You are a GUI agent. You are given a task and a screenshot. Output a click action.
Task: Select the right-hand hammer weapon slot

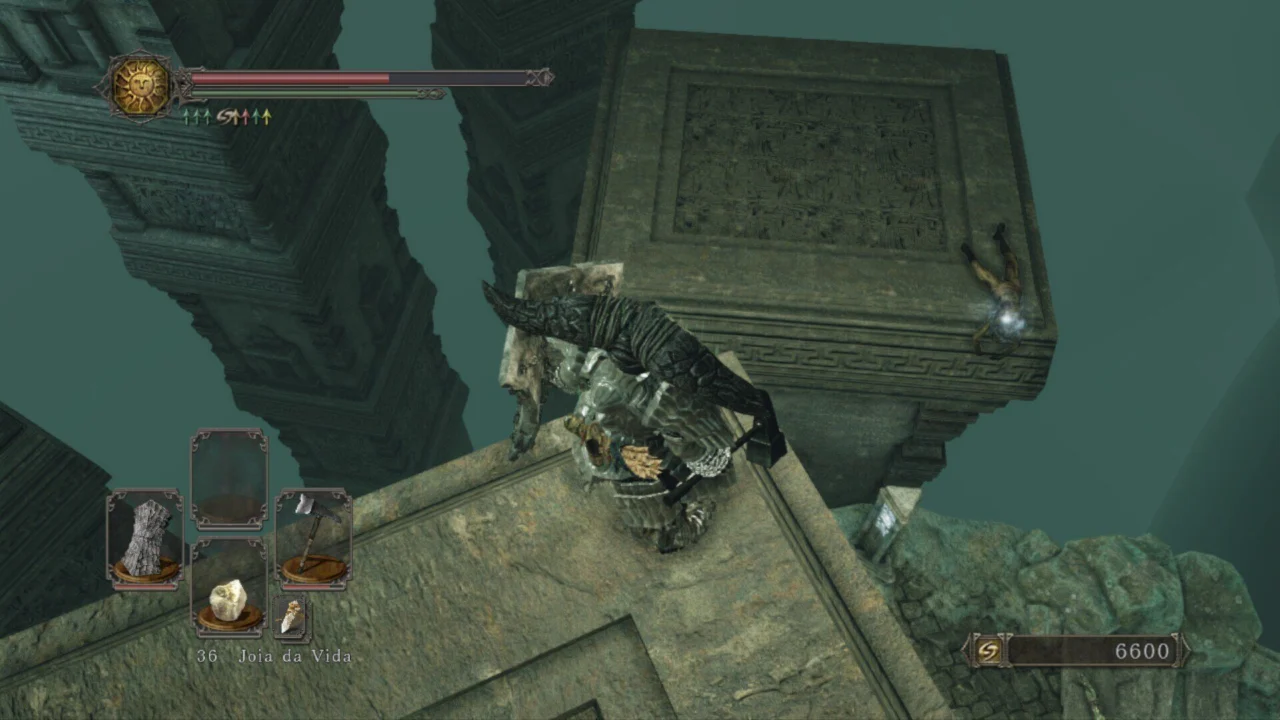[x=313, y=540]
